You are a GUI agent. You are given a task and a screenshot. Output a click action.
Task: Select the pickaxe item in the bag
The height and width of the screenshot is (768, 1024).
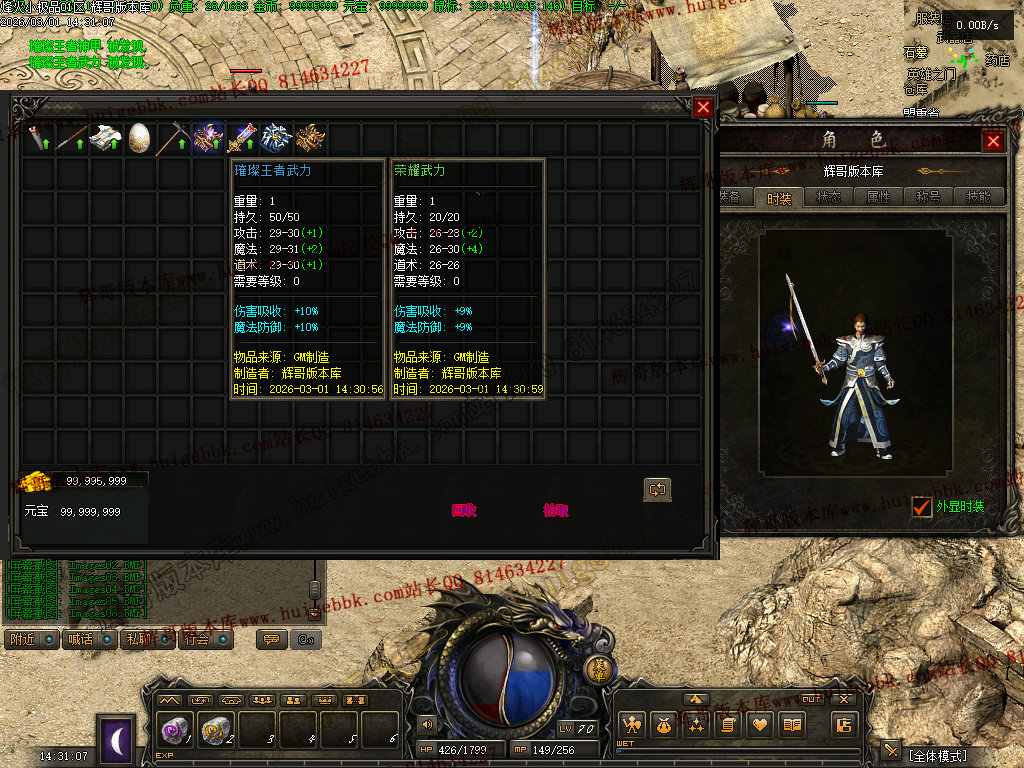click(173, 137)
